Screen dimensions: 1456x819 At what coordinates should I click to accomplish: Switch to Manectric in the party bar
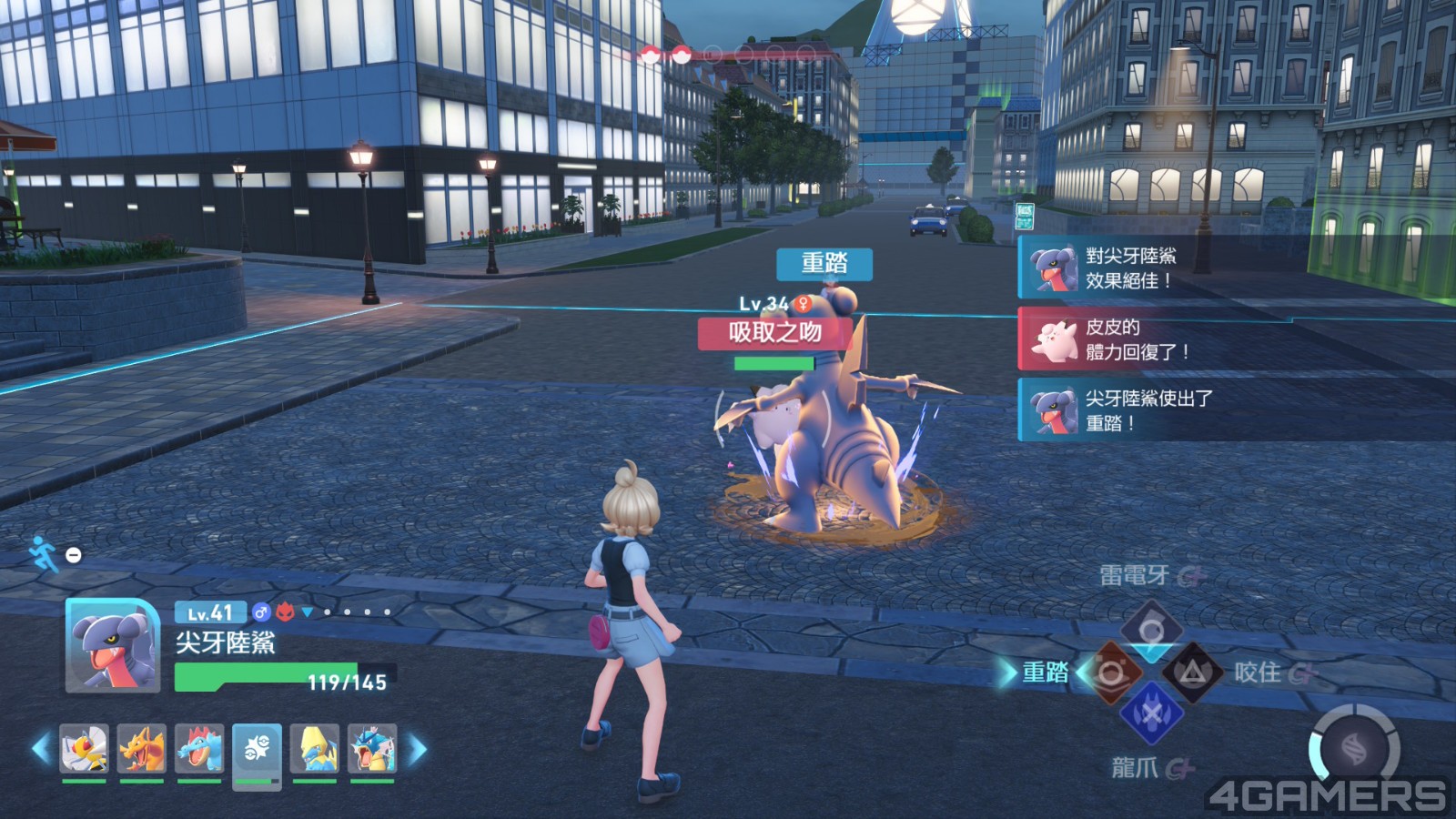point(315,749)
